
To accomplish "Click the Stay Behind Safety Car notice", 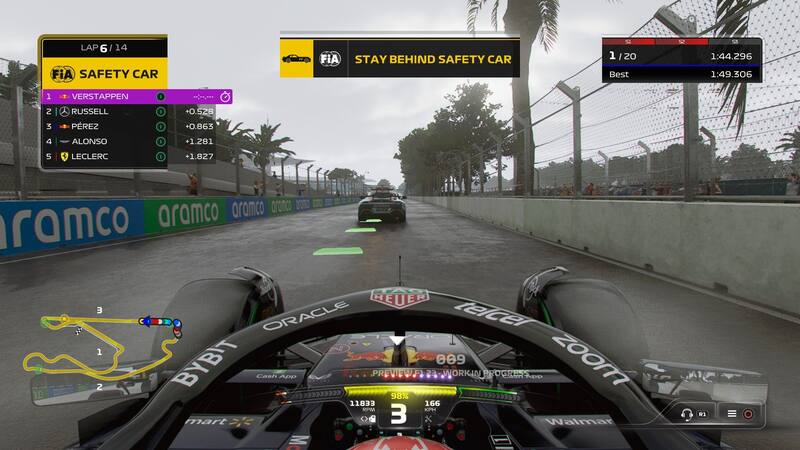I will (400, 59).
